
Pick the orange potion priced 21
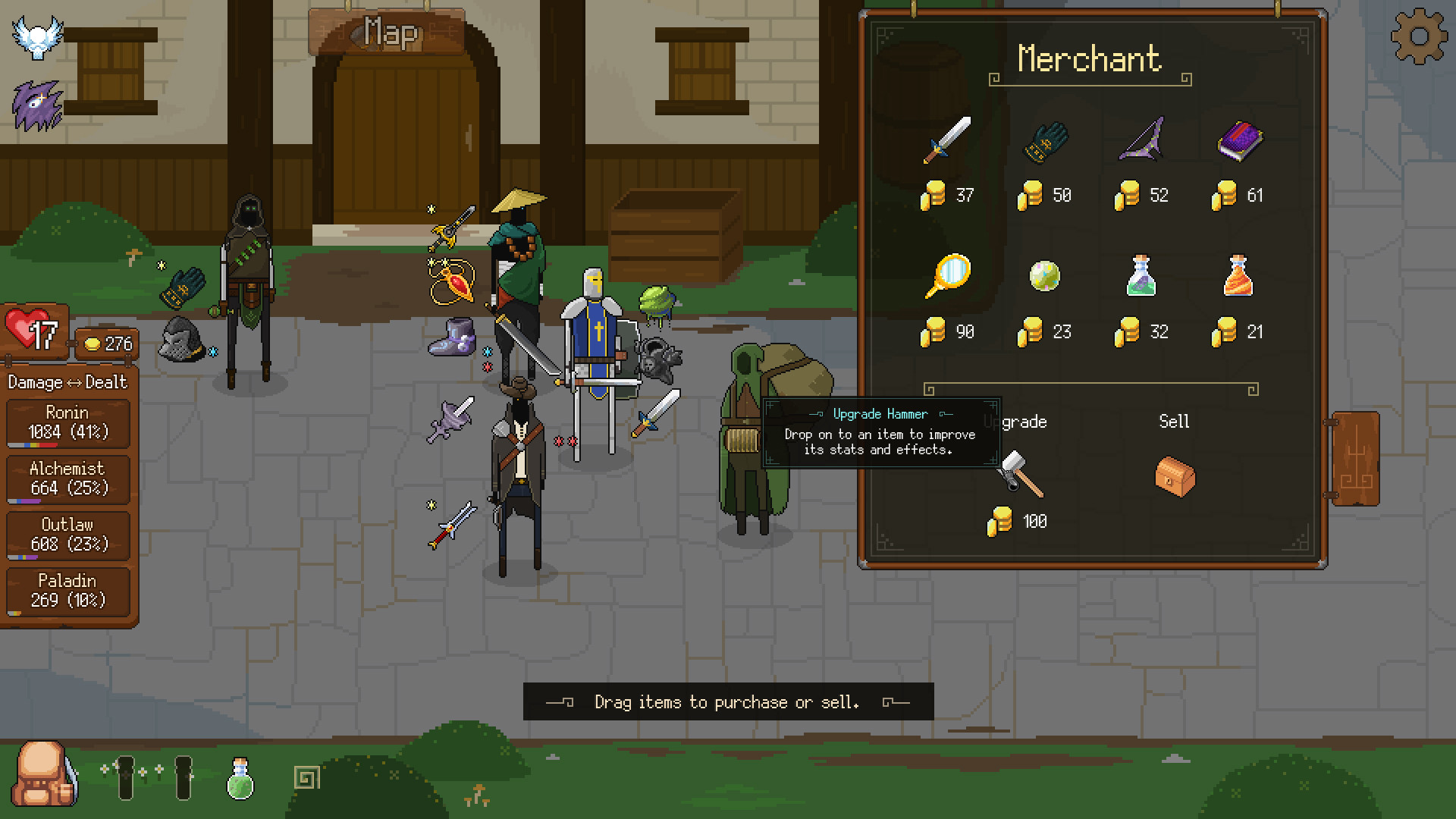(1238, 276)
